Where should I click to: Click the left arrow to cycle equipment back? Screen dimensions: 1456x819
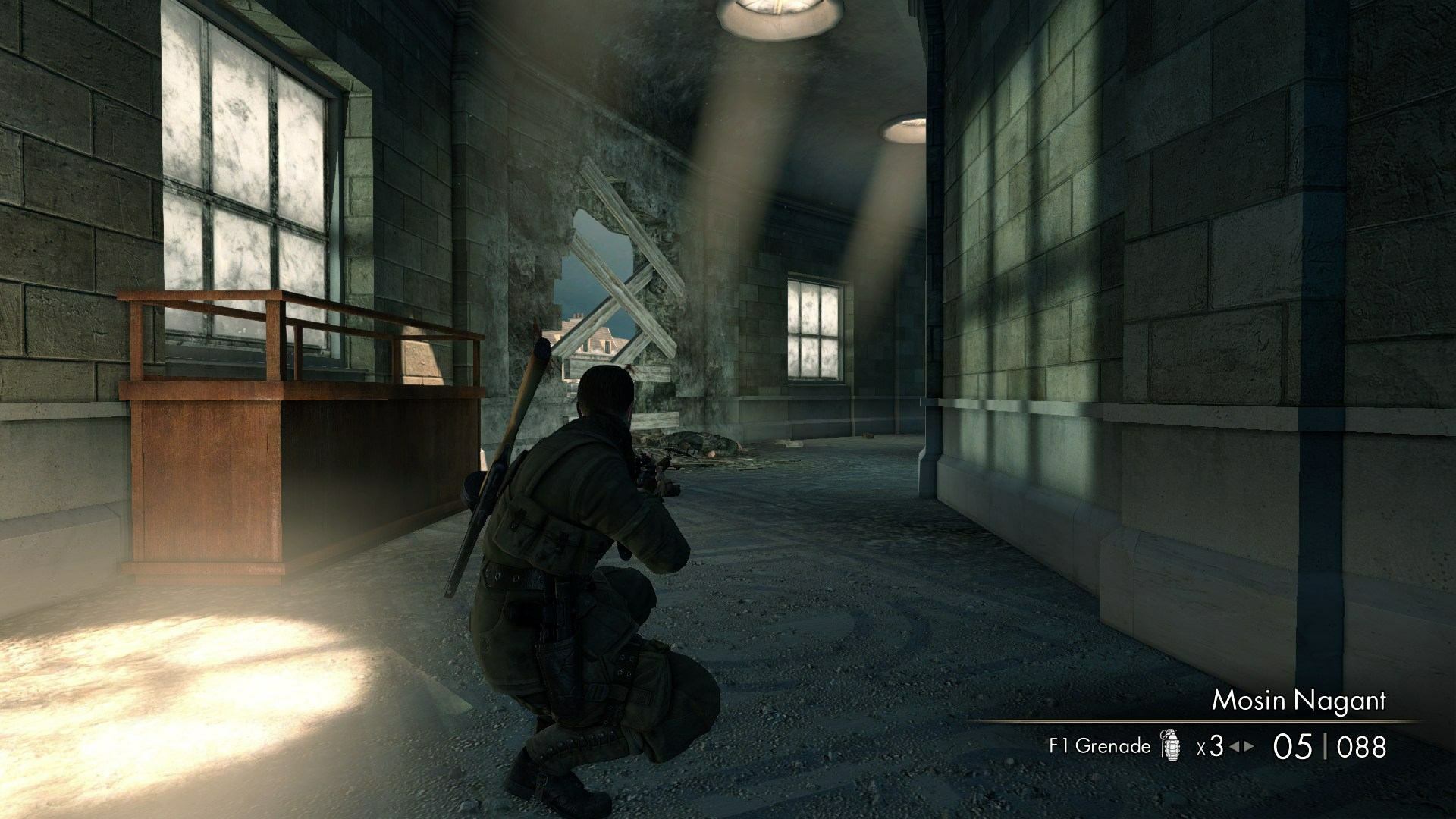pos(1234,747)
